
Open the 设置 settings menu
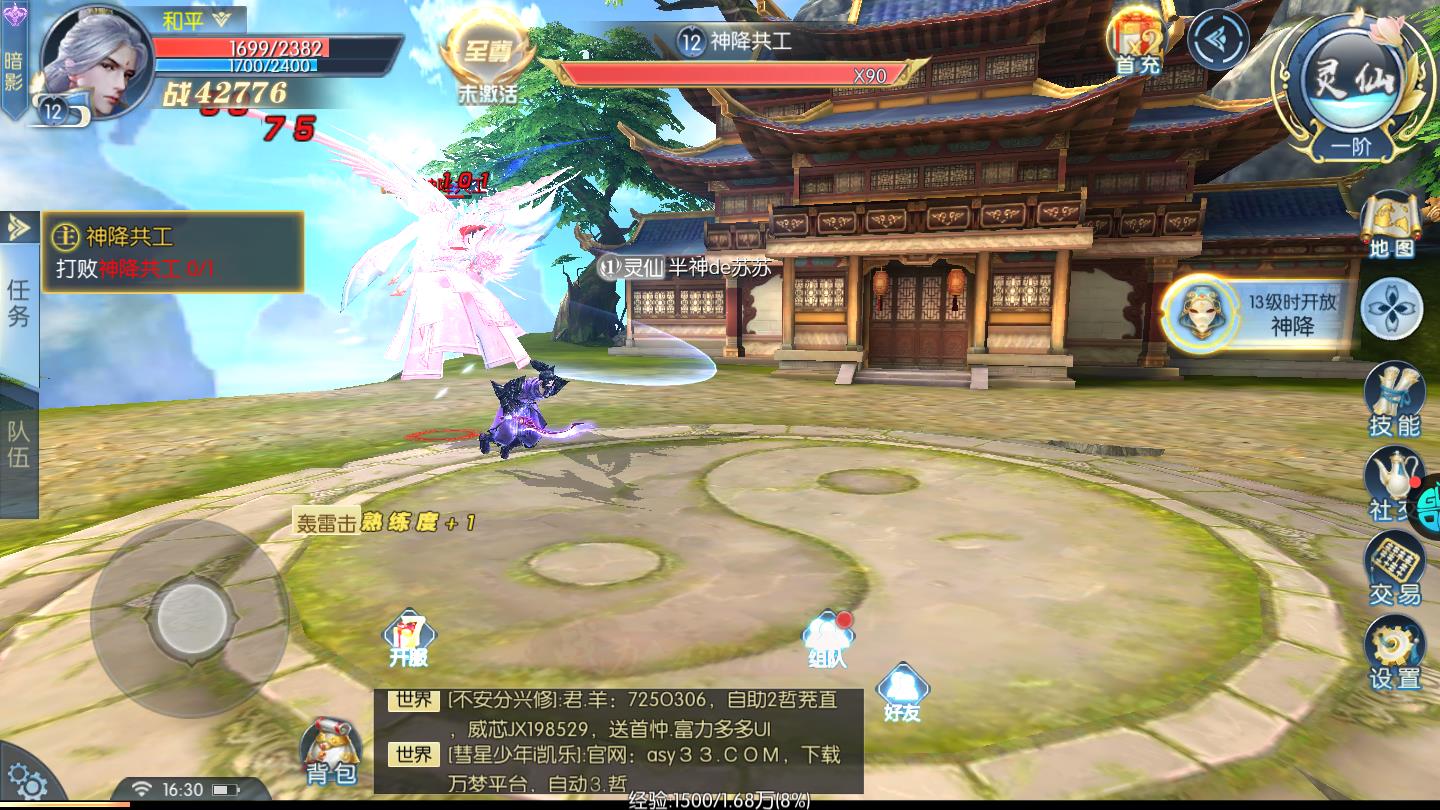1394,652
